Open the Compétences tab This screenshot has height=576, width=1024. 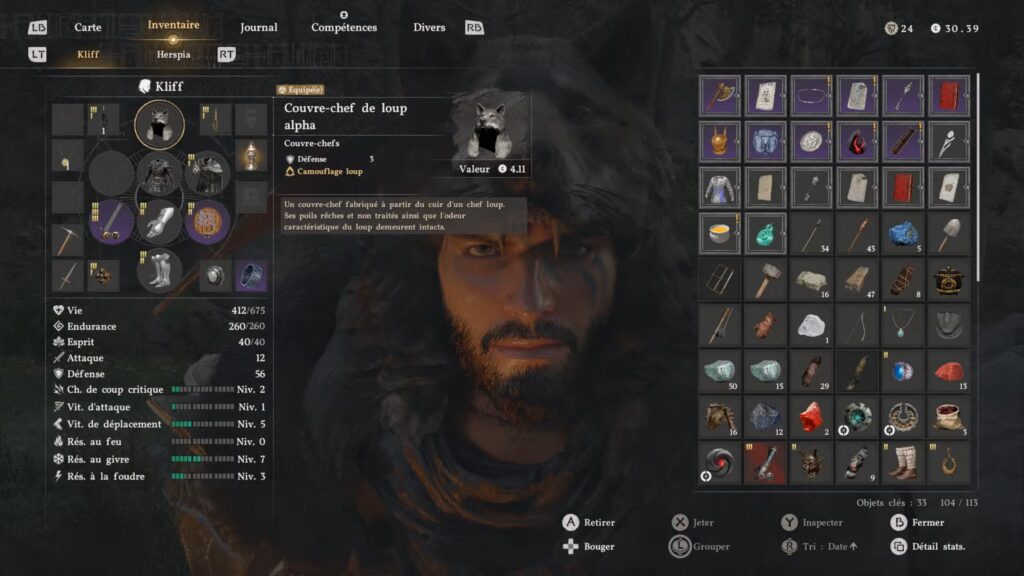point(344,27)
